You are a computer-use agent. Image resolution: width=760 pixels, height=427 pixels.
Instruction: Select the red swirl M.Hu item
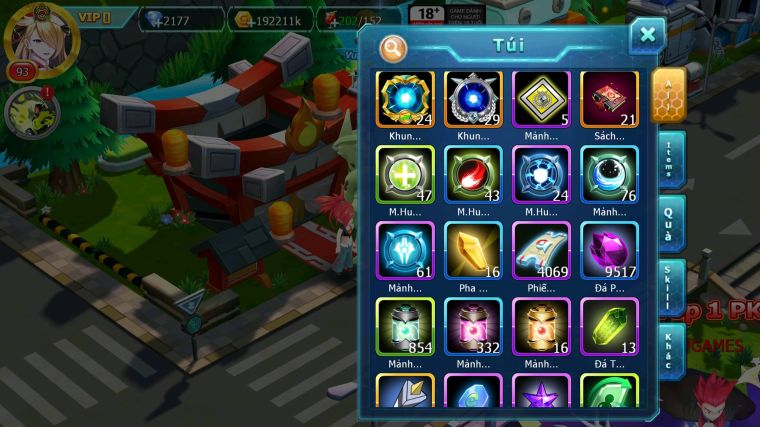[x=473, y=175]
